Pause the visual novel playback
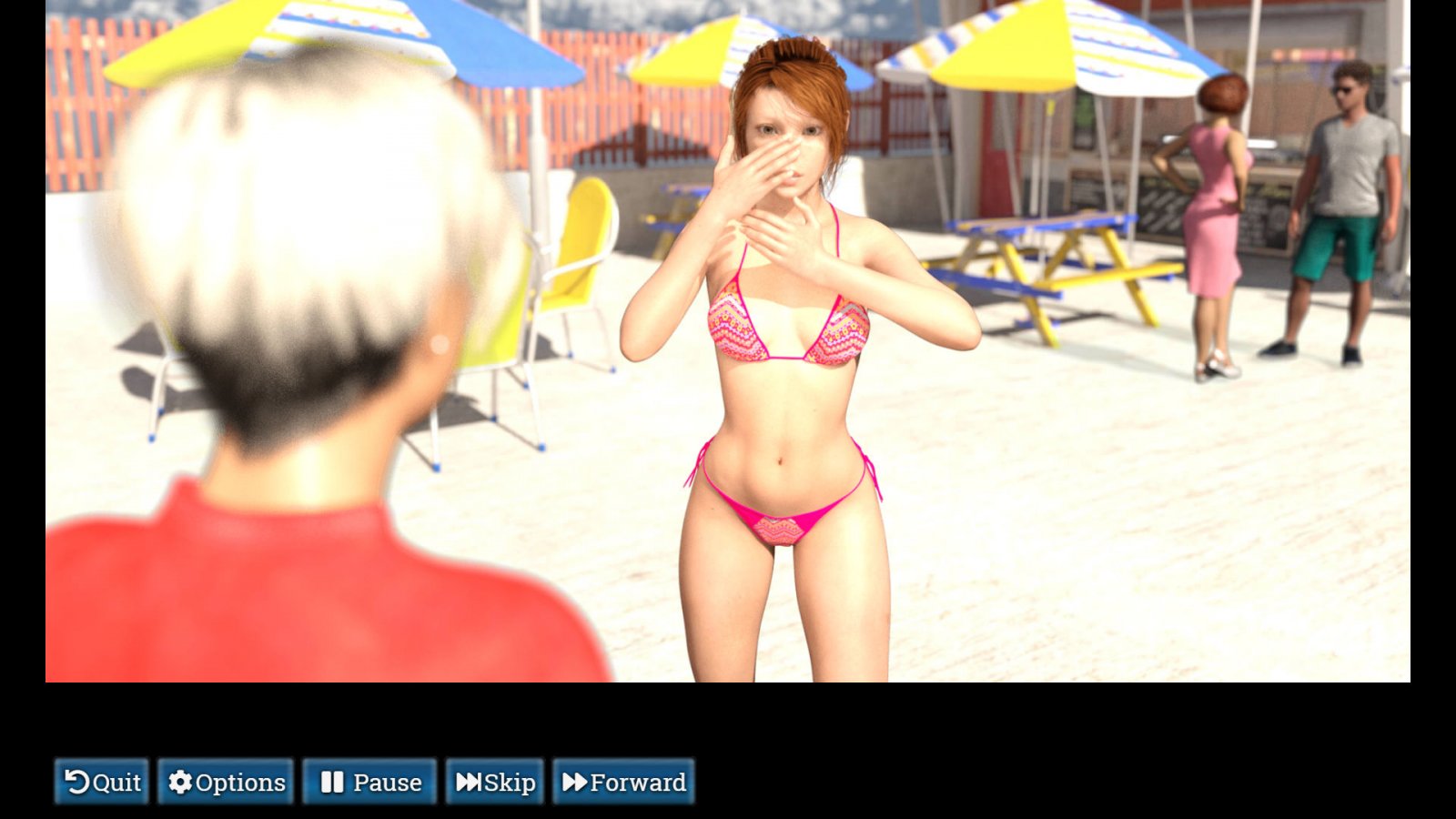This screenshot has height=819, width=1456. [369, 782]
